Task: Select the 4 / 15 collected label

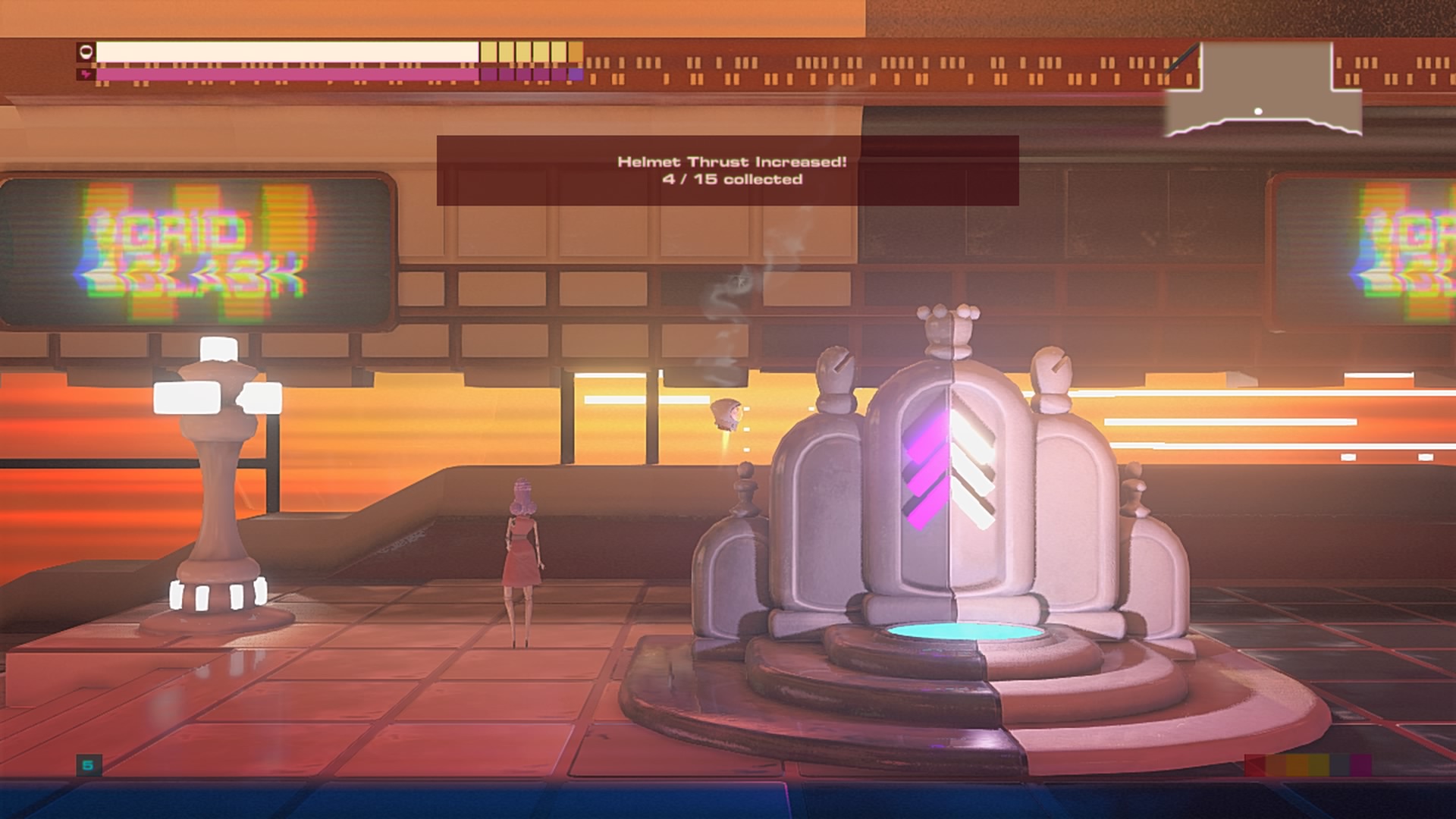Action: coord(732,180)
